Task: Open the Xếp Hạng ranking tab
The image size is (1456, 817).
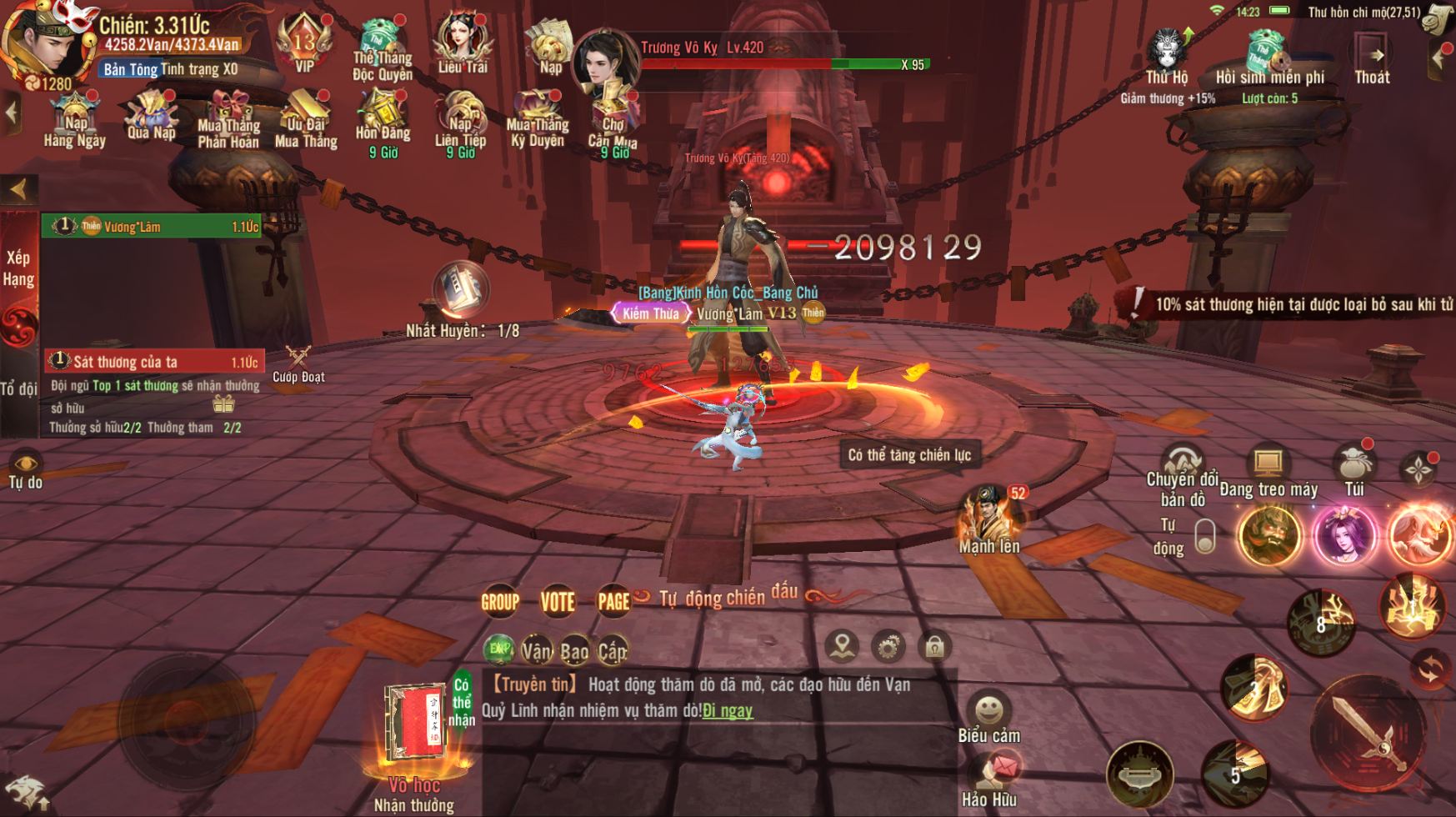Action: pos(18,268)
